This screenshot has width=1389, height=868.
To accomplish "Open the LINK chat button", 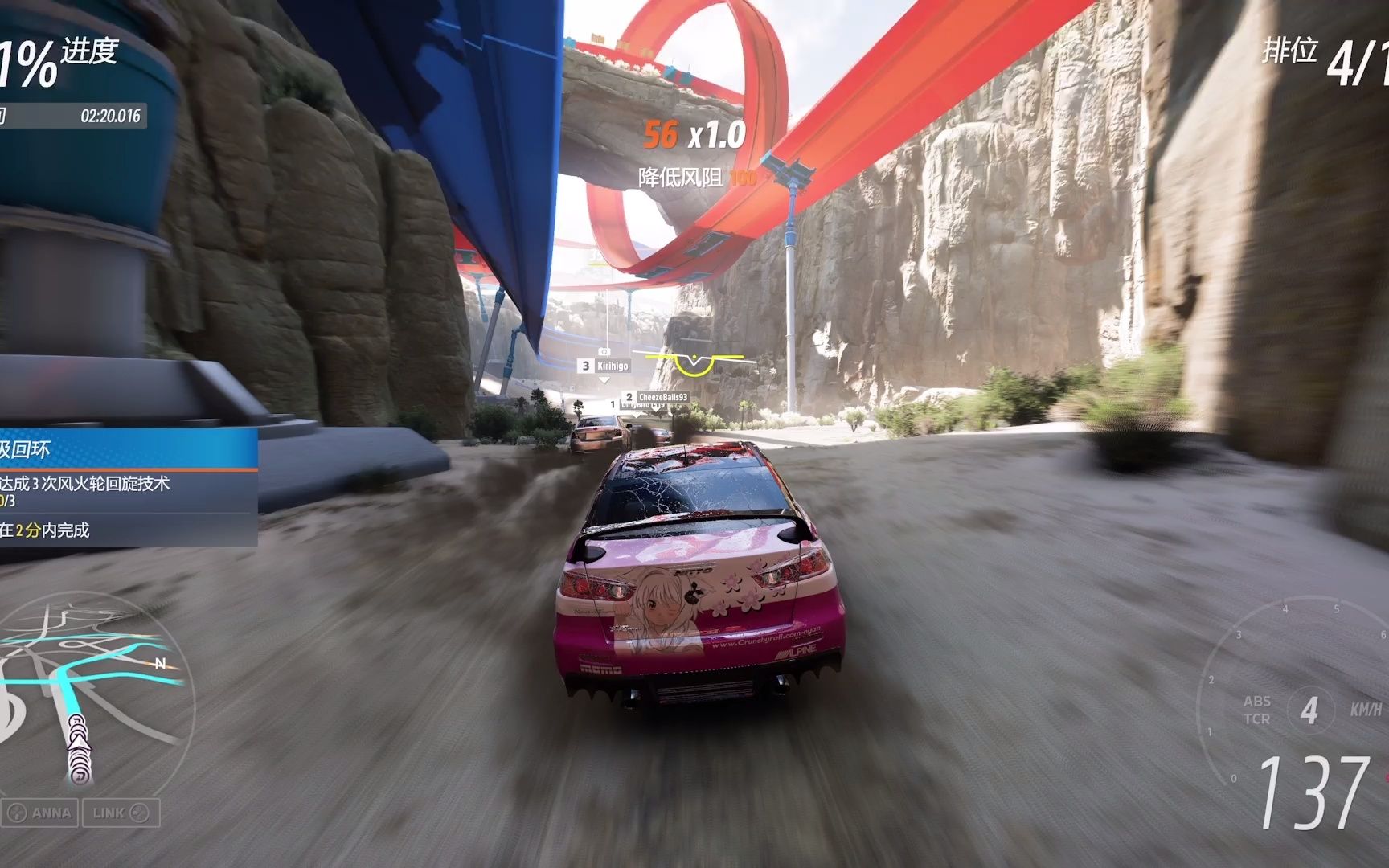I will point(120,813).
